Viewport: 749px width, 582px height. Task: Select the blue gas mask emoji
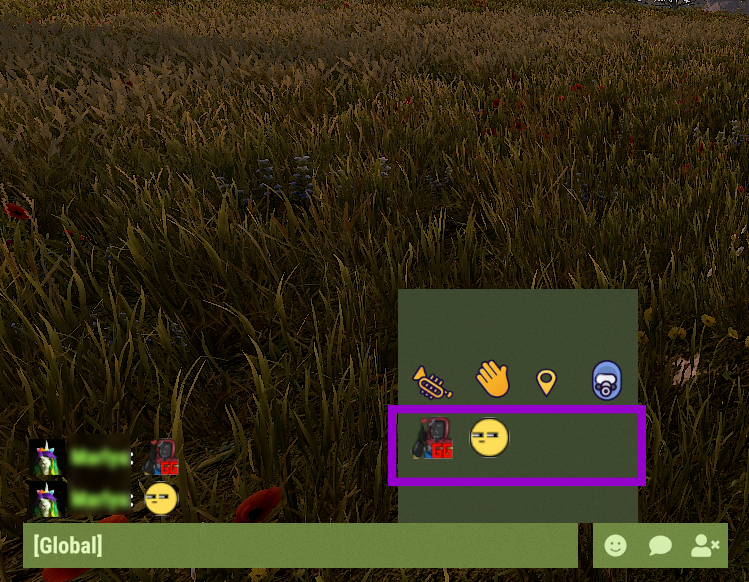tap(606, 381)
